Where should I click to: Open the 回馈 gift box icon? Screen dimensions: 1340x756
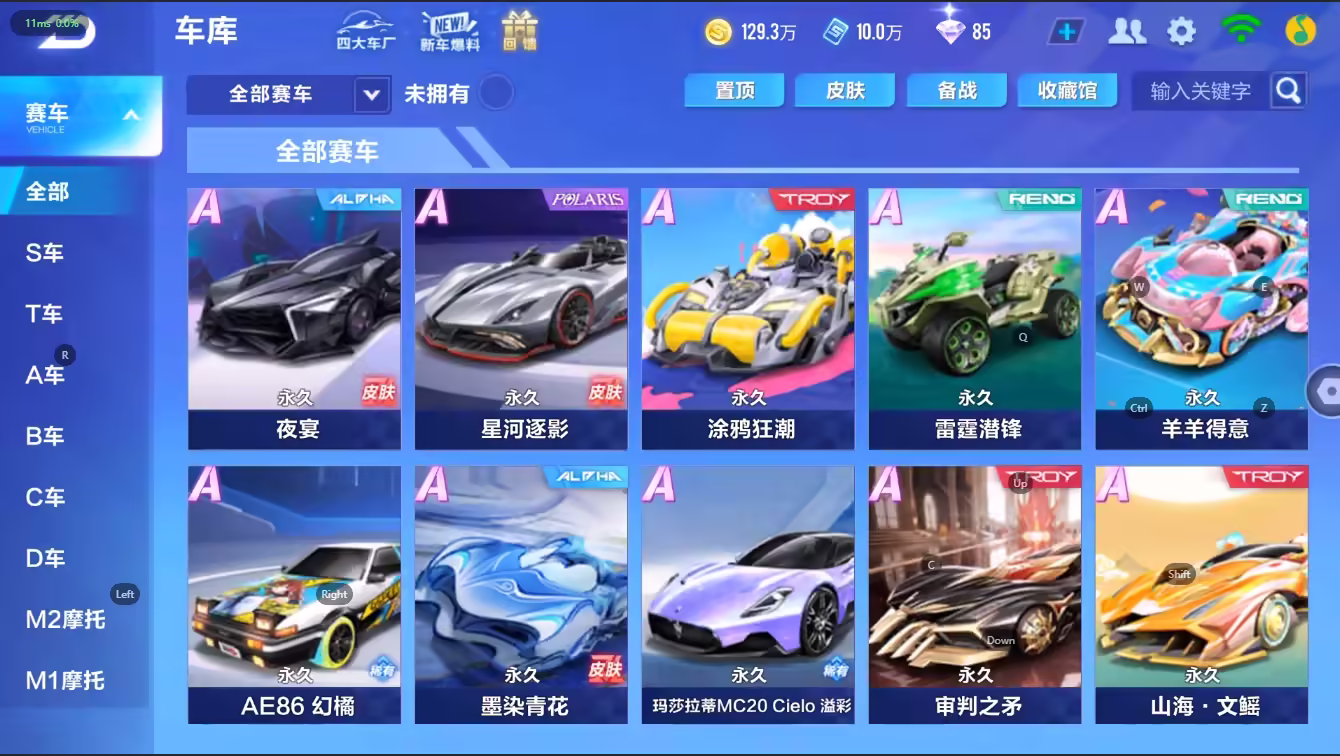coord(519,31)
